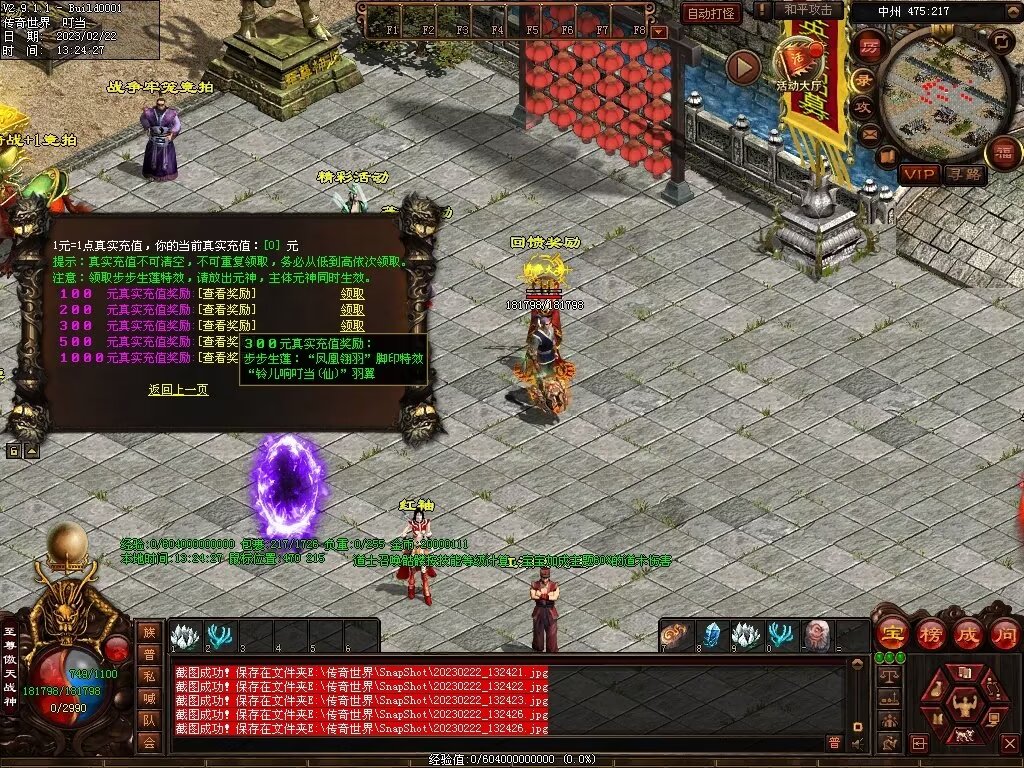Use the white lotus in slot 1

click(x=186, y=636)
